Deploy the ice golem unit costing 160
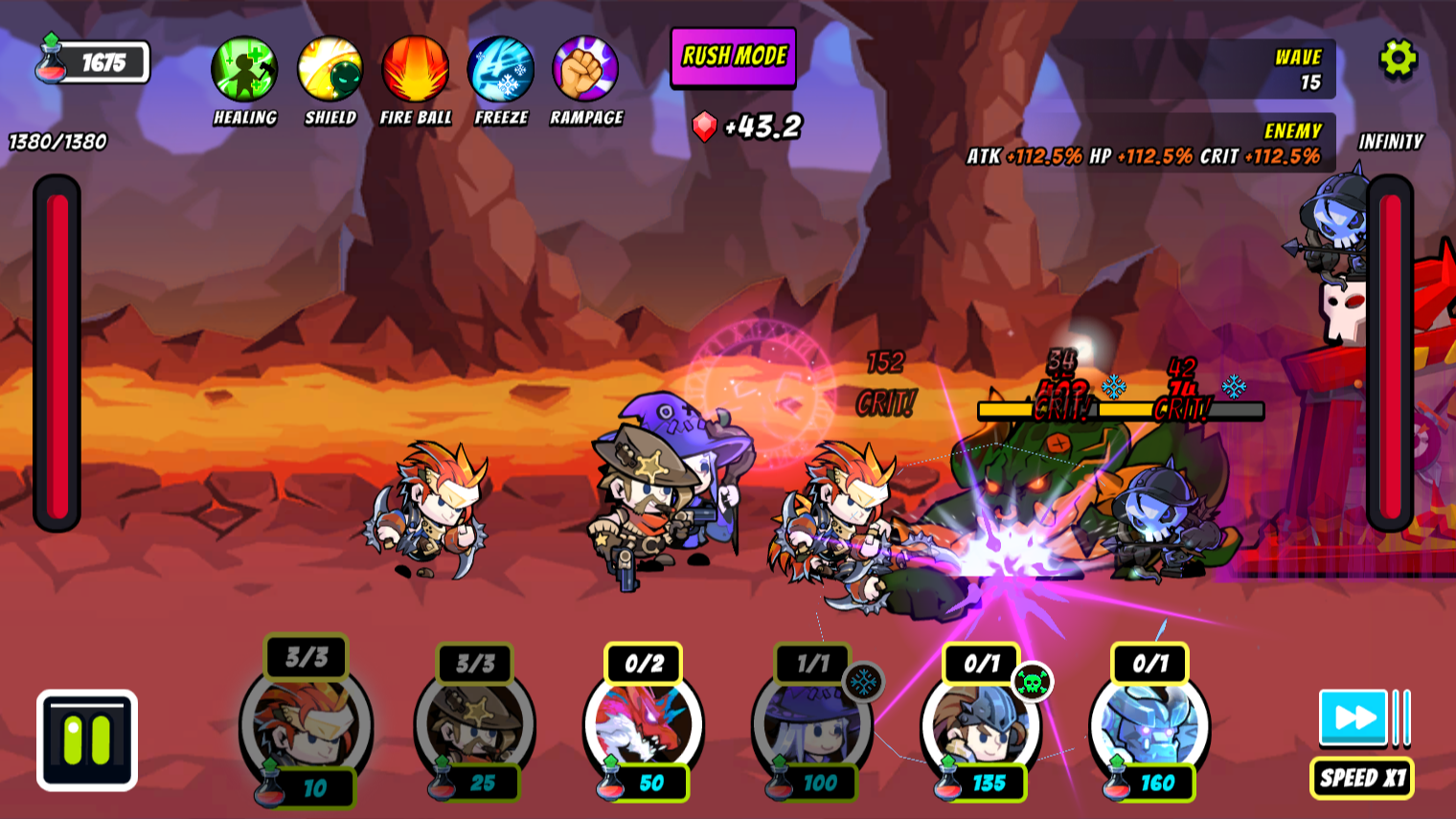Screen dimensions: 1456x819 (x=1149, y=725)
